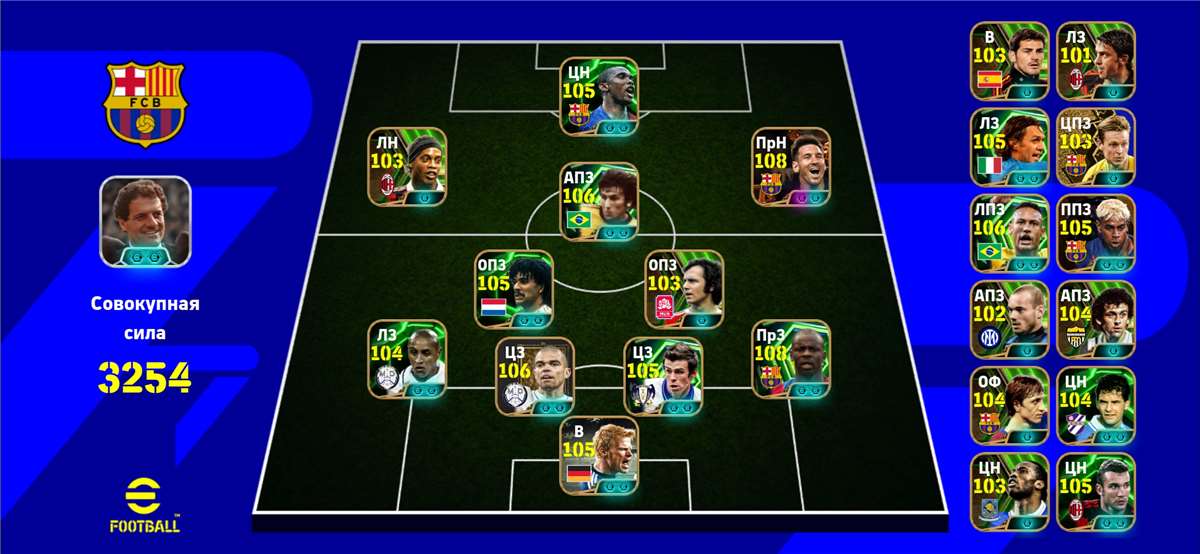Screen dimensions: 1200x554
Task: Pick the АПЗ 106 midfielder card
Action: pyautogui.click(x=598, y=202)
